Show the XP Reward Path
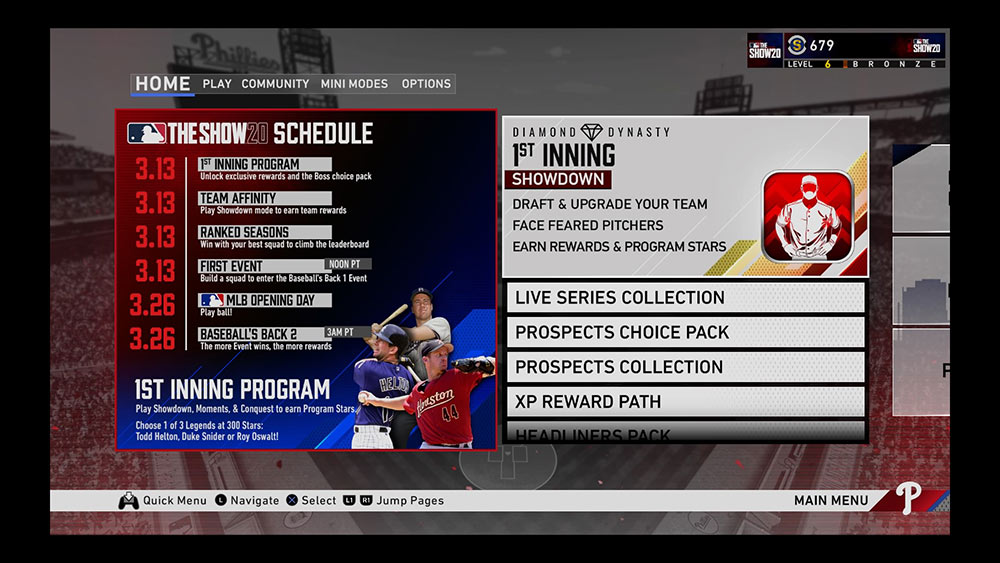1000x563 pixels. pos(685,402)
